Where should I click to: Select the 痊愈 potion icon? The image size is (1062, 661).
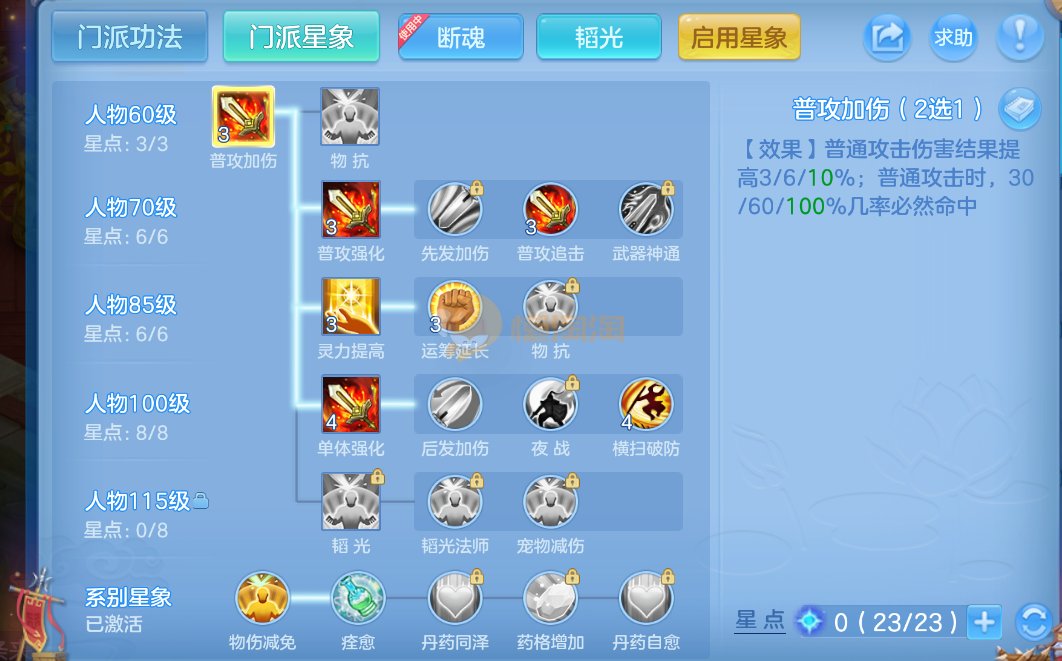pos(358,598)
